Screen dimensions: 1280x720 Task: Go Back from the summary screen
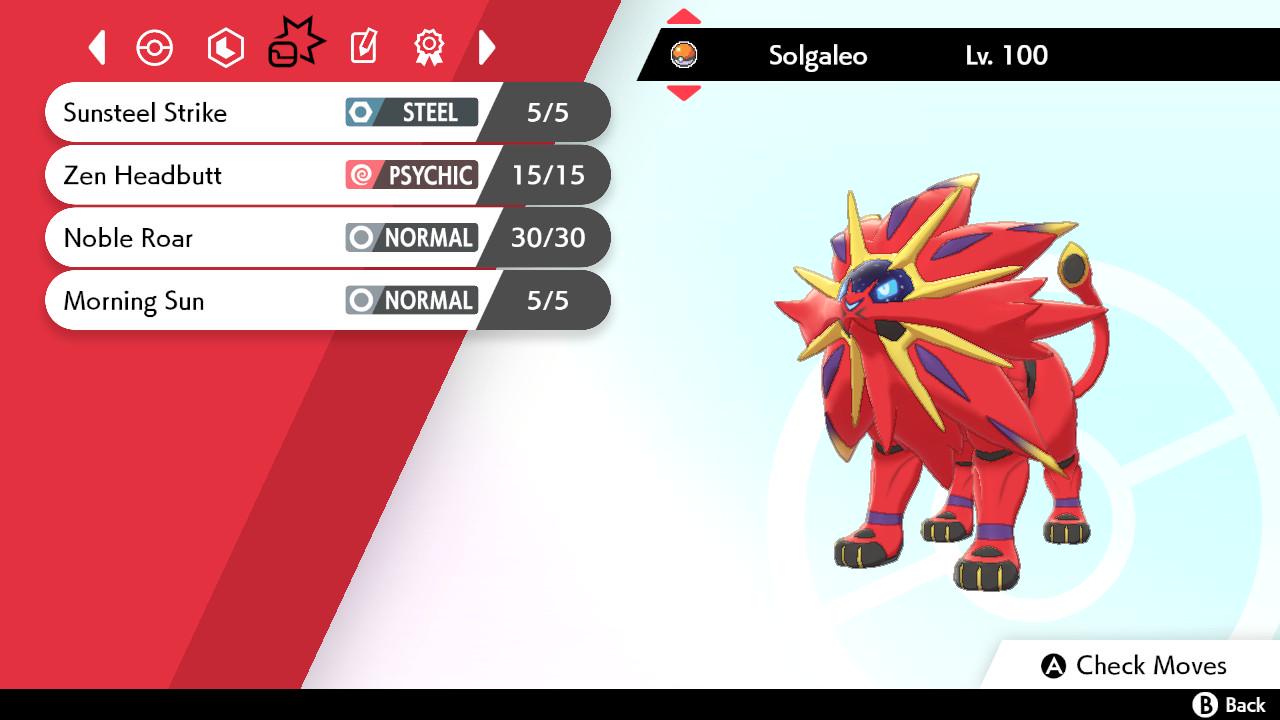point(1229,705)
